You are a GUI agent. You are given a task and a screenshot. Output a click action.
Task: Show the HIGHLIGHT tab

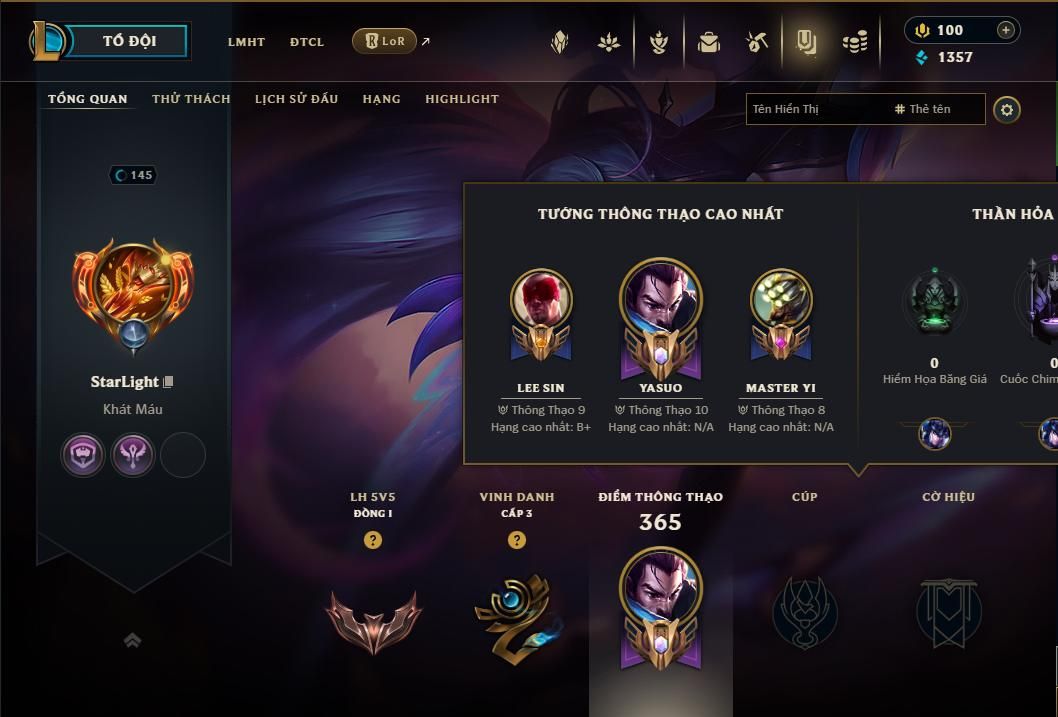[462, 99]
